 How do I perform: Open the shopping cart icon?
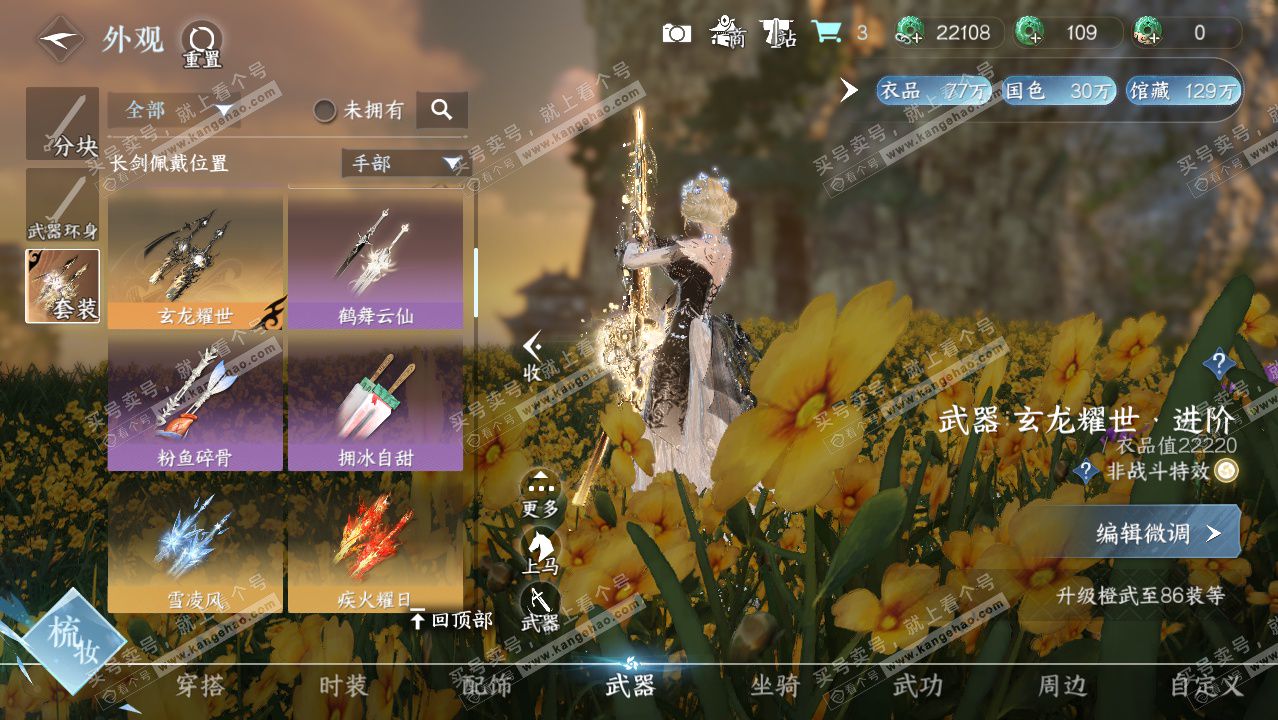(x=826, y=33)
